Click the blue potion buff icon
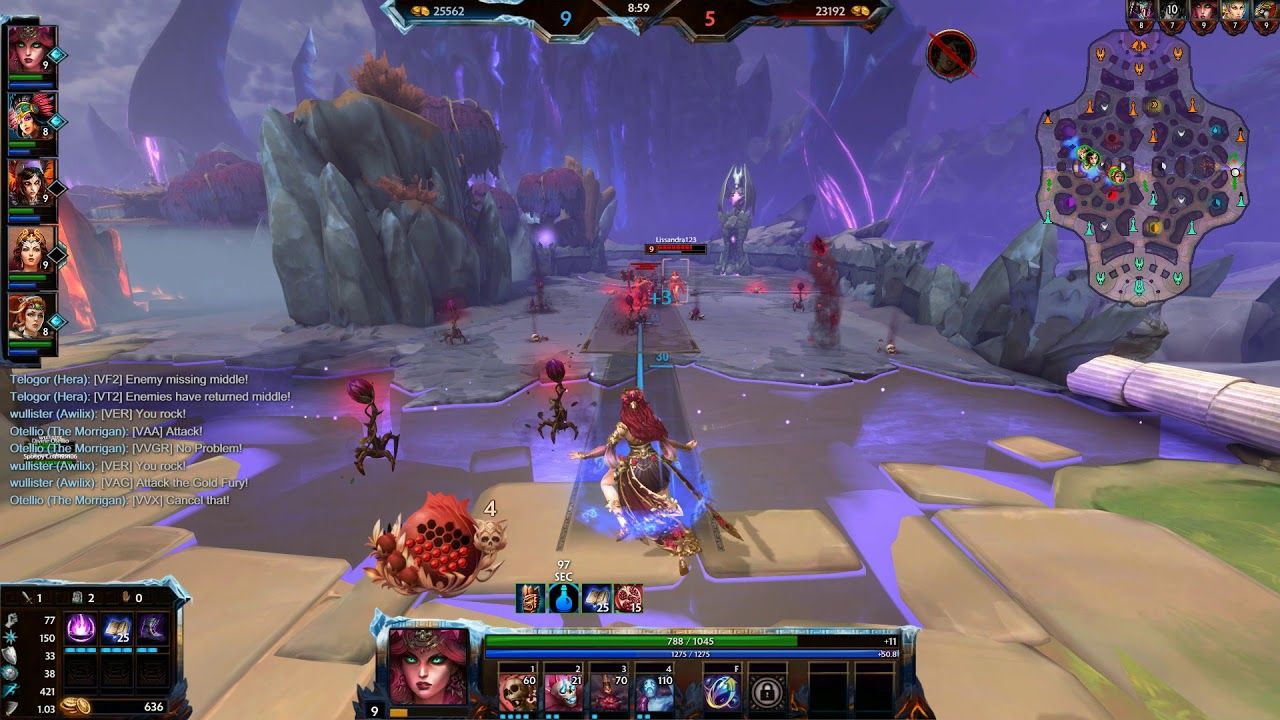This screenshot has height=720, width=1280. coord(564,599)
